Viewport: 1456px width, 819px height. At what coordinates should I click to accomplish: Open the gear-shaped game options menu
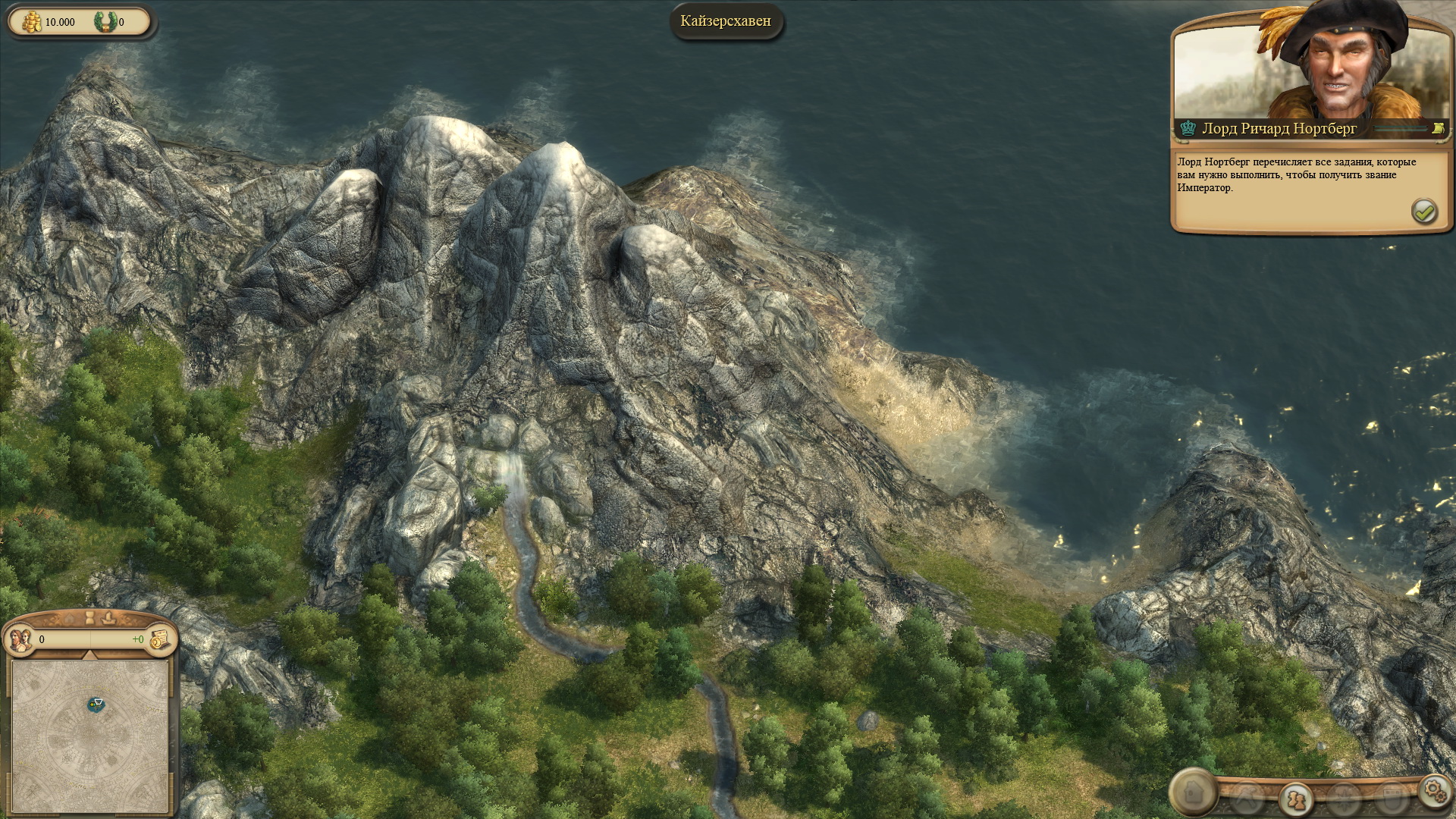point(1433,789)
